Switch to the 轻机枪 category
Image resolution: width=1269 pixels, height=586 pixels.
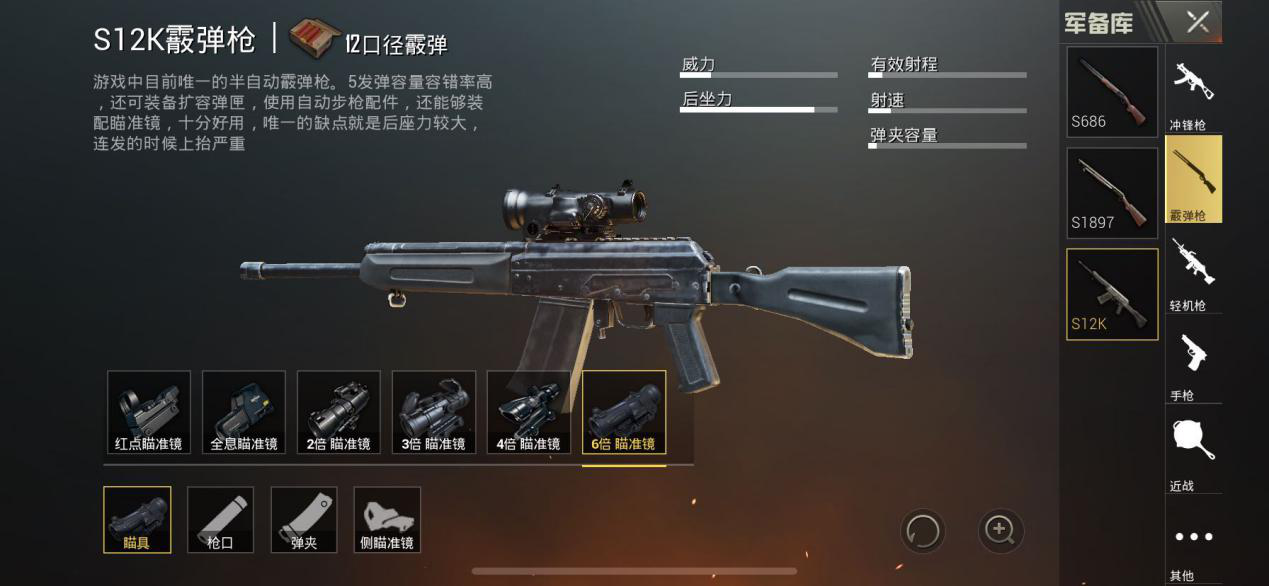[x=1193, y=270]
